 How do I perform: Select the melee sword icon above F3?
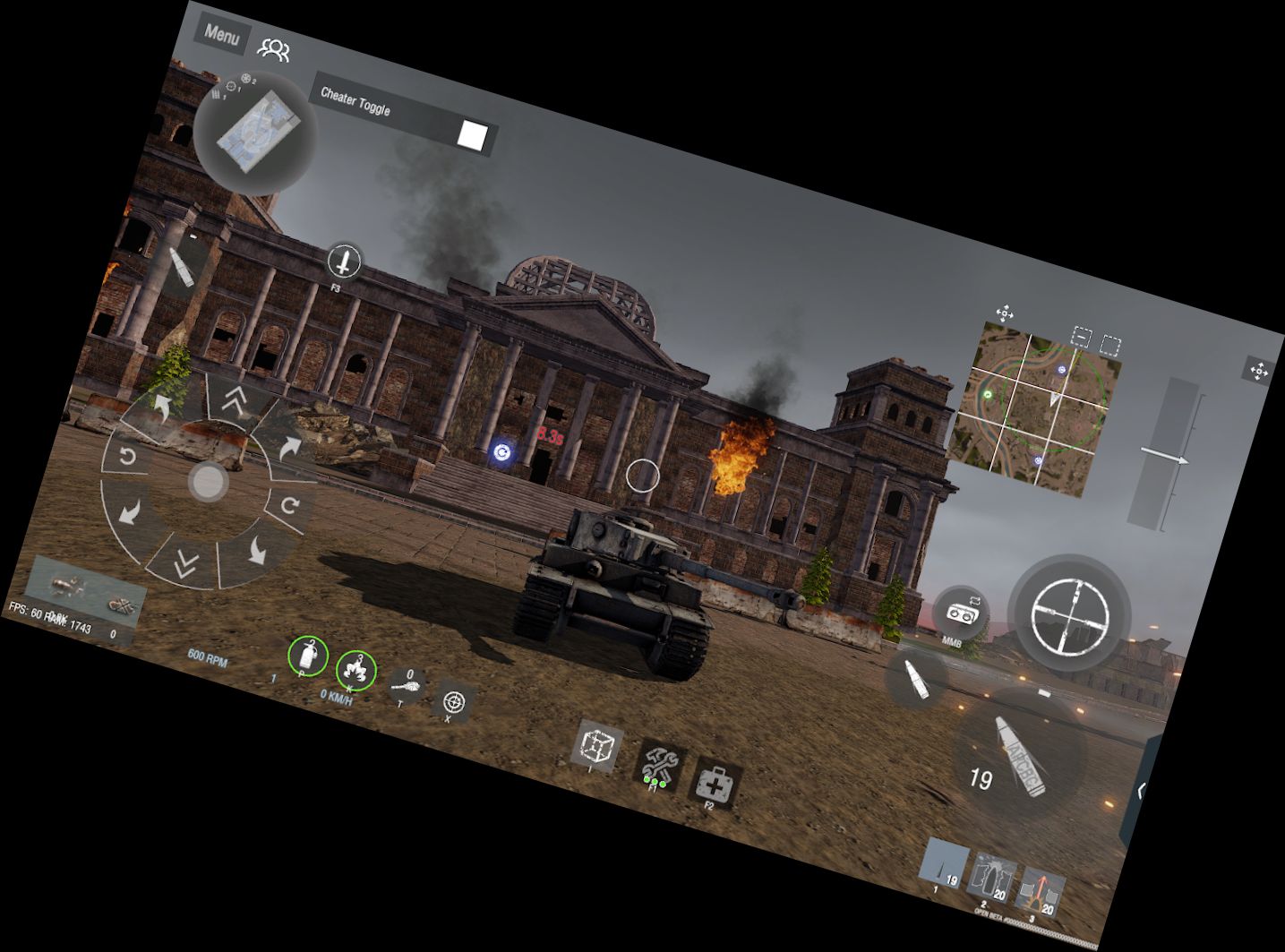point(343,262)
